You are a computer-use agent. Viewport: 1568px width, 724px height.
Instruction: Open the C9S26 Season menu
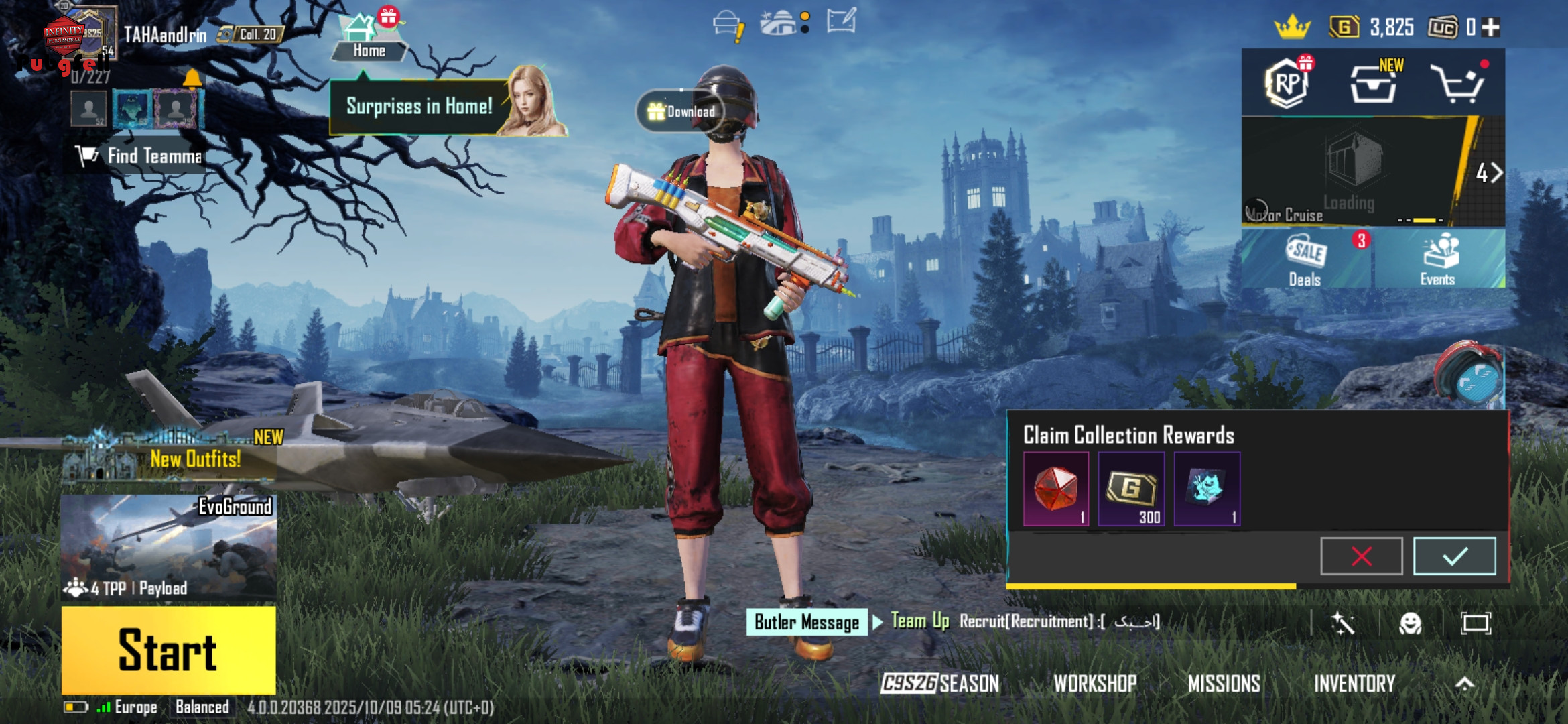click(939, 684)
